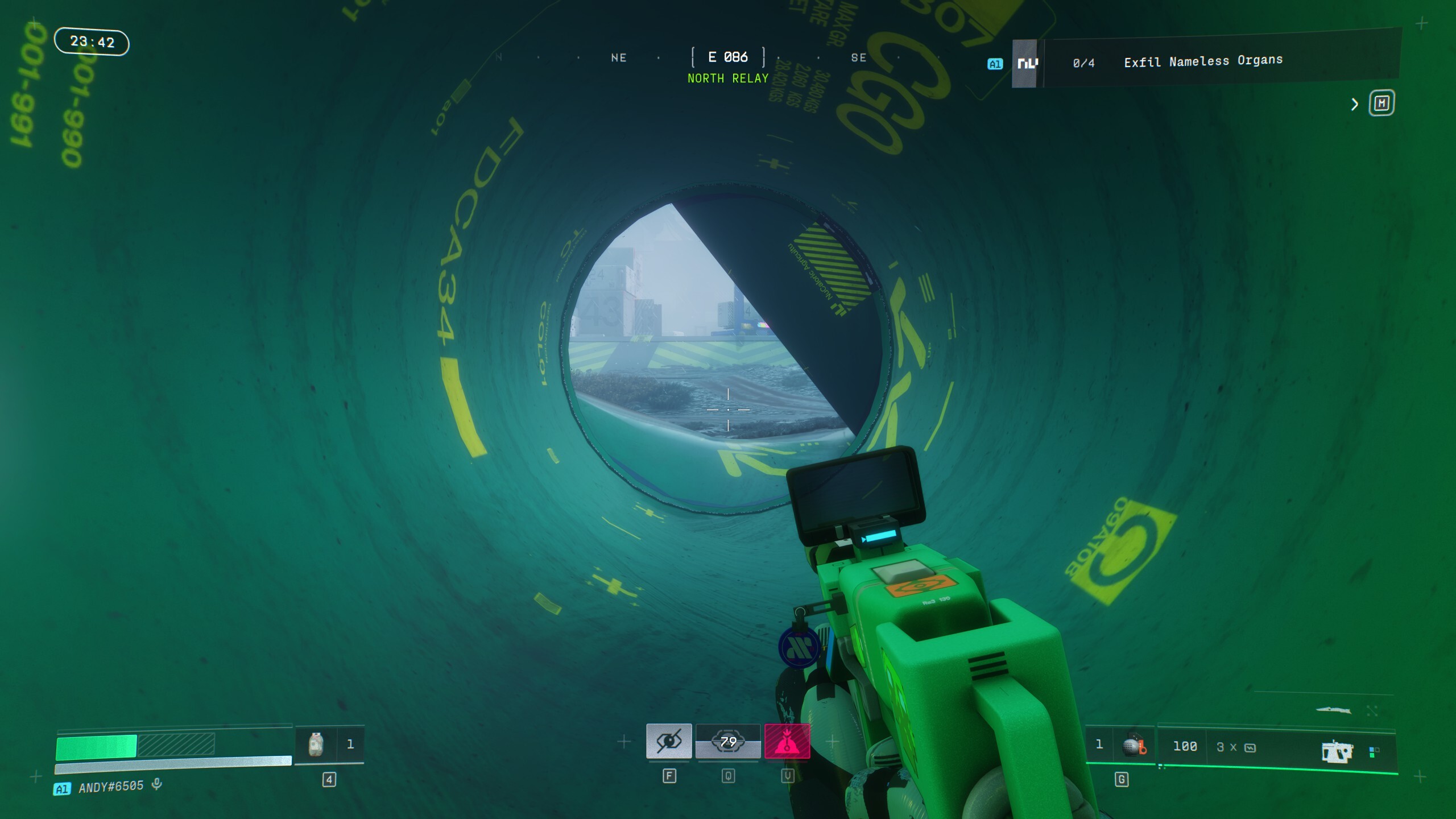This screenshot has width=1456, height=819.
Task: Select the NORTH RELAY compass label
Action: [727, 78]
